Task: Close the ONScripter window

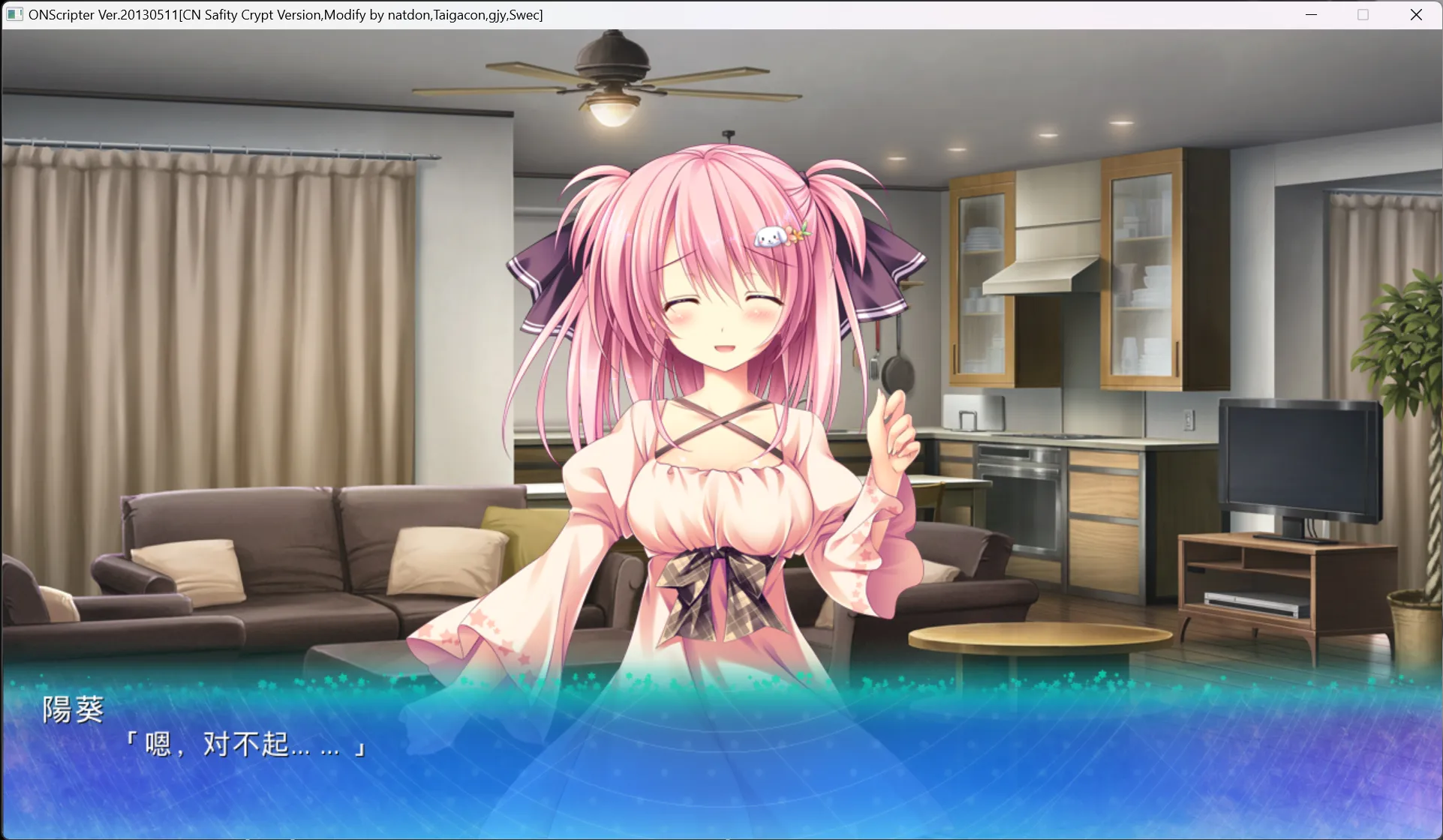Action: click(x=1416, y=15)
